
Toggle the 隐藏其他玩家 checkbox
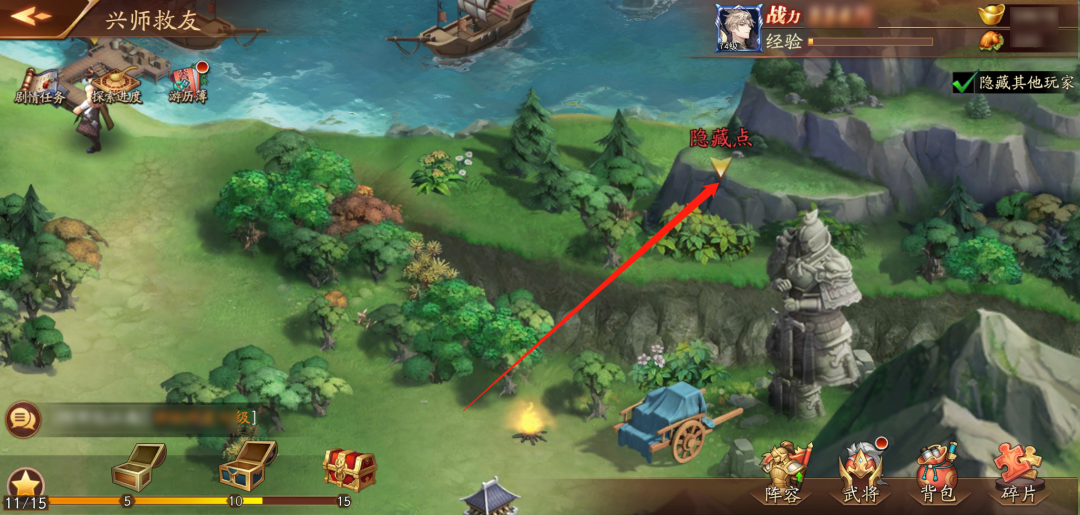point(964,83)
